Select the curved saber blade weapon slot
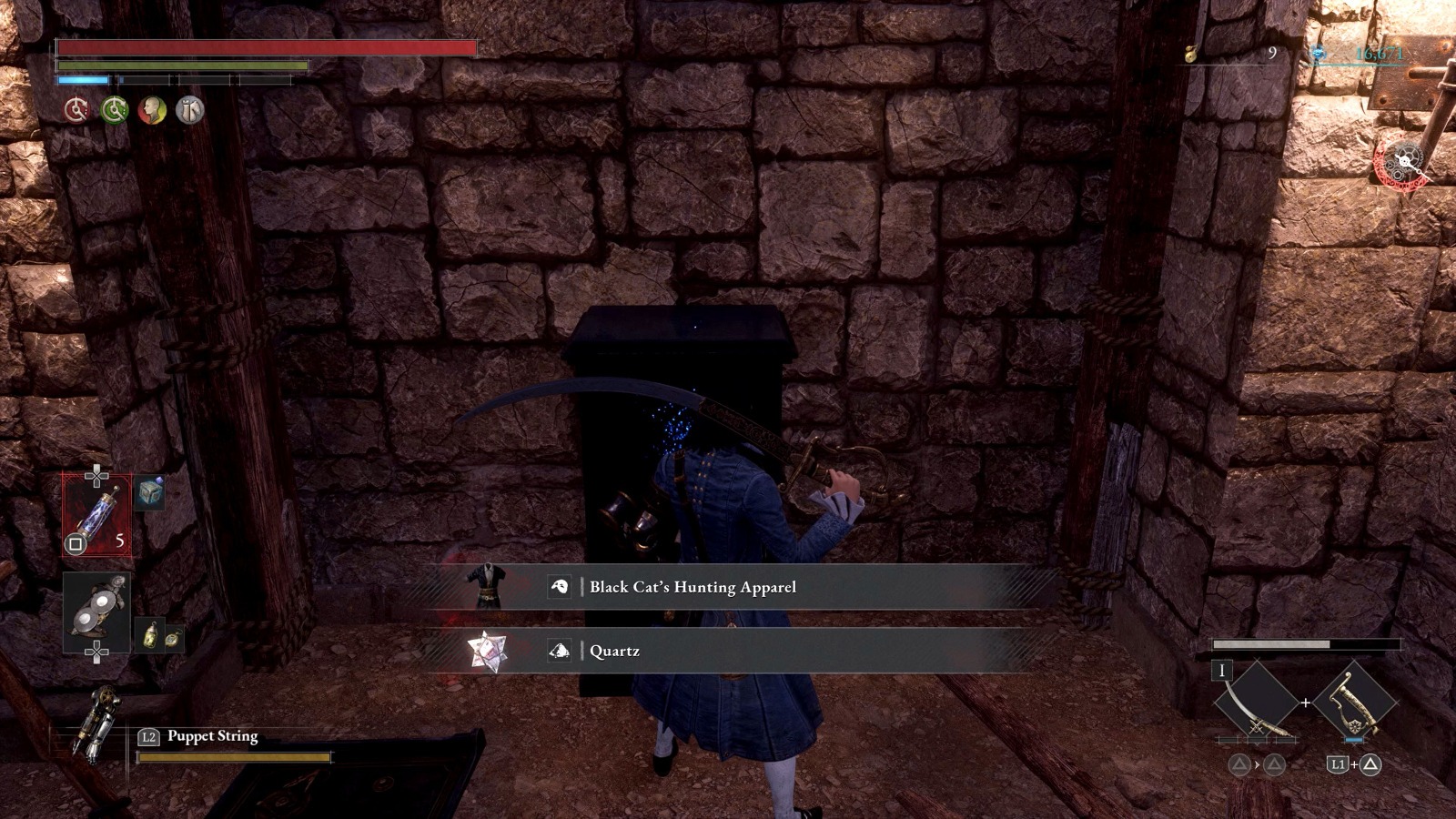This screenshot has width=1456, height=819. click(1256, 703)
